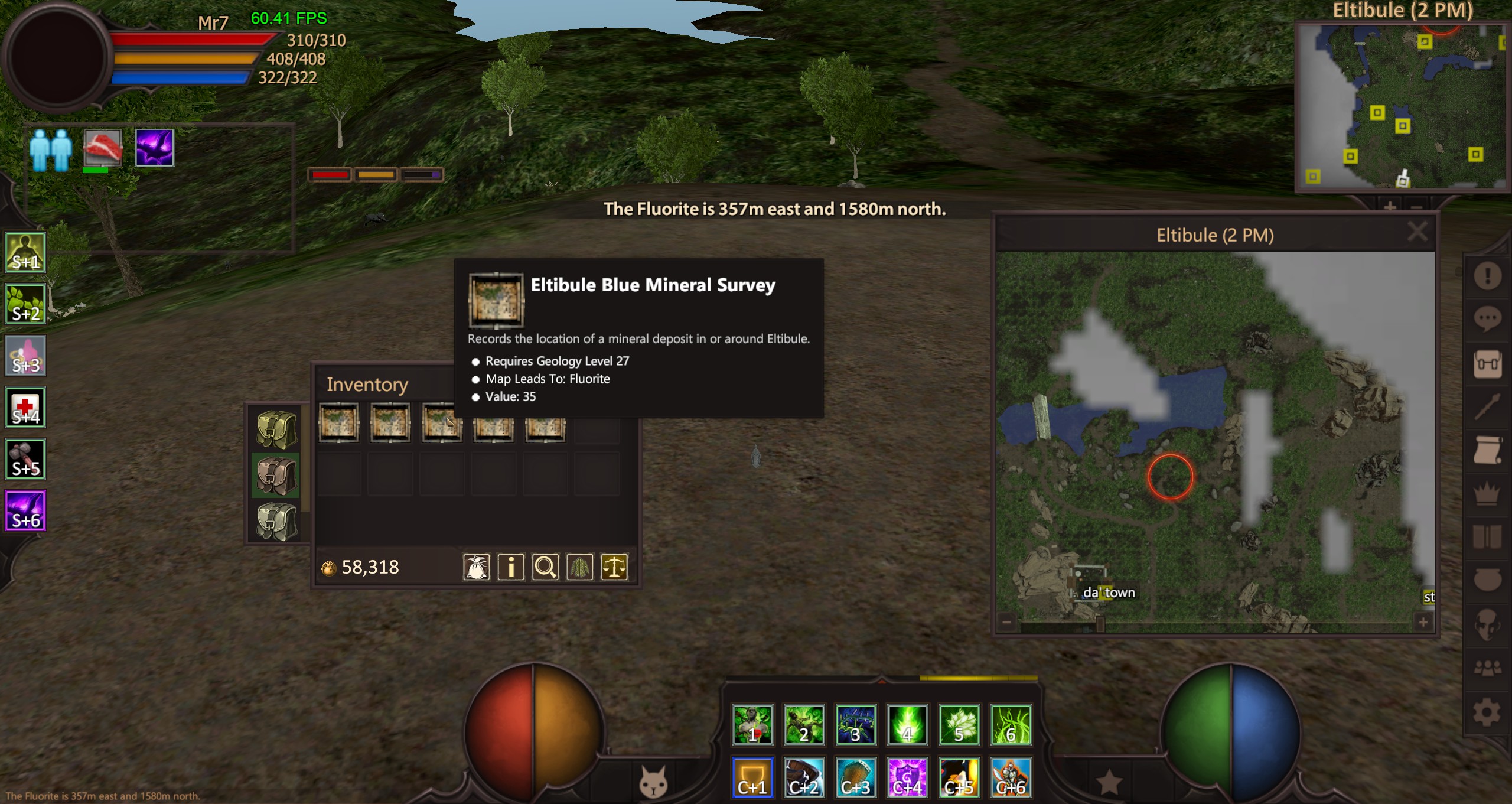1512x804 pixels.
Task: Select the brown middle bag tab
Action: click(276, 476)
